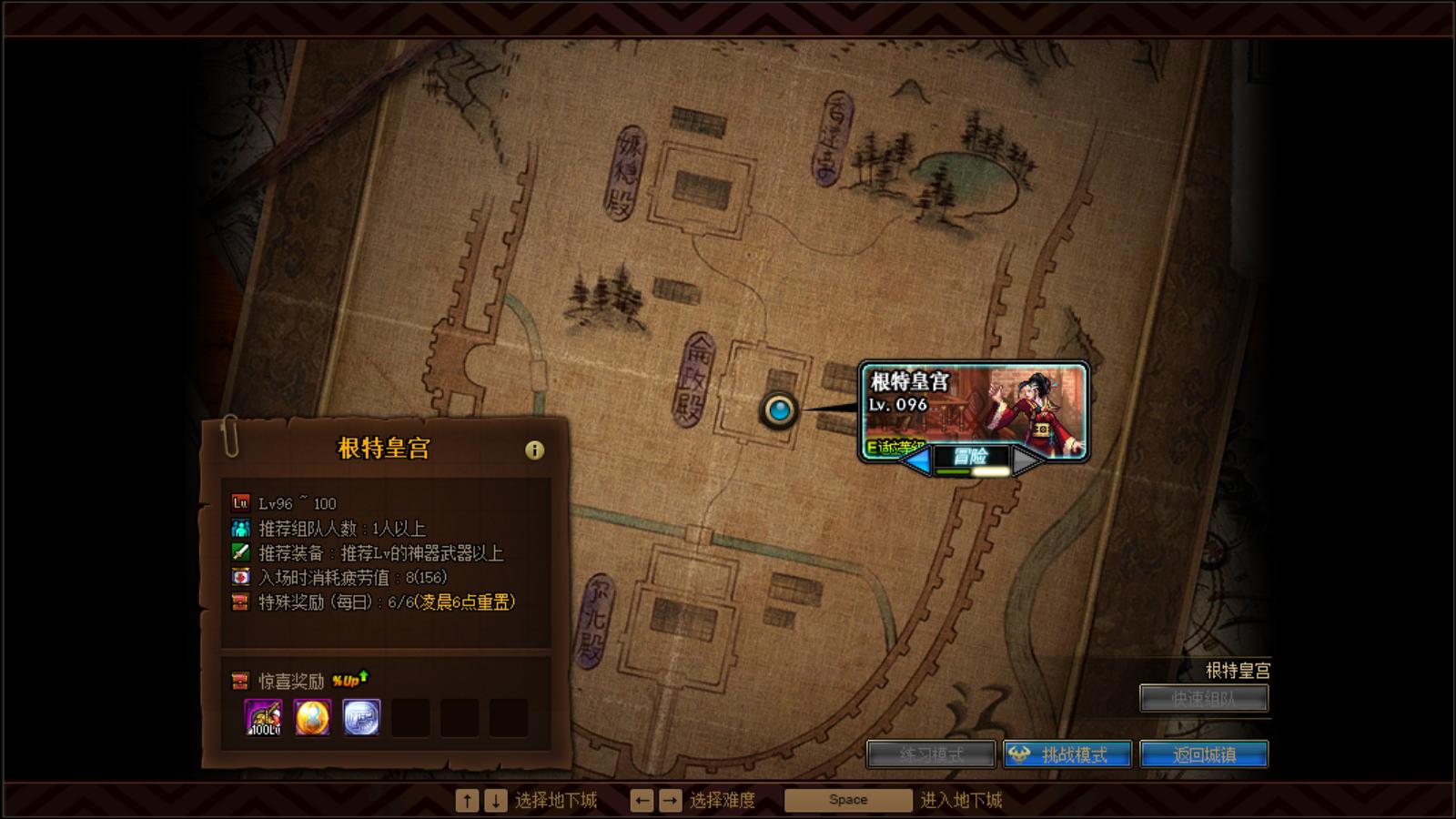Click the info (i) icon on dungeon panel
This screenshot has width=1456, height=819.
pos(534,448)
